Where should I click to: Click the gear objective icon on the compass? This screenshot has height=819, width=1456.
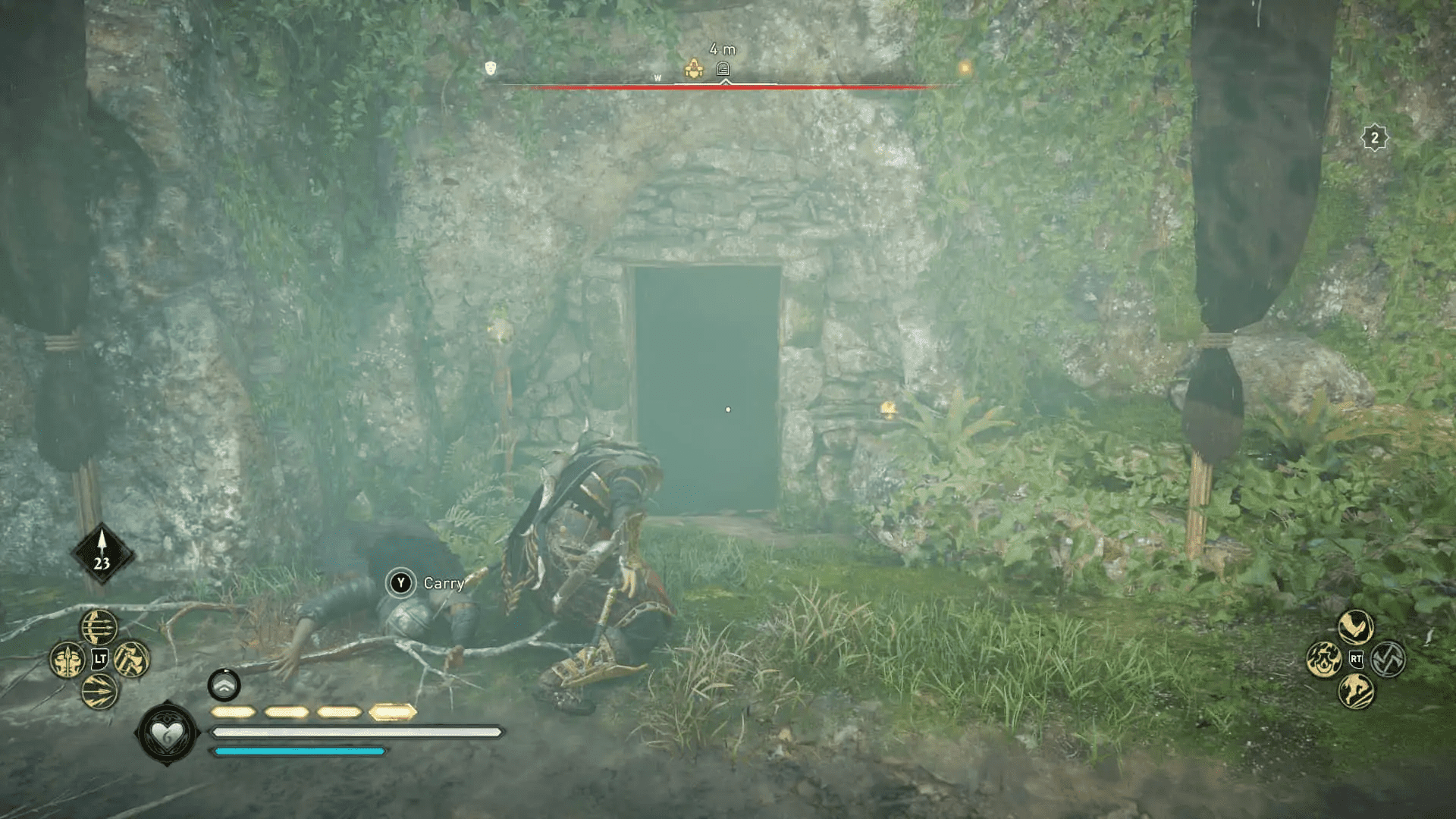pyautogui.click(x=692, y=69)
